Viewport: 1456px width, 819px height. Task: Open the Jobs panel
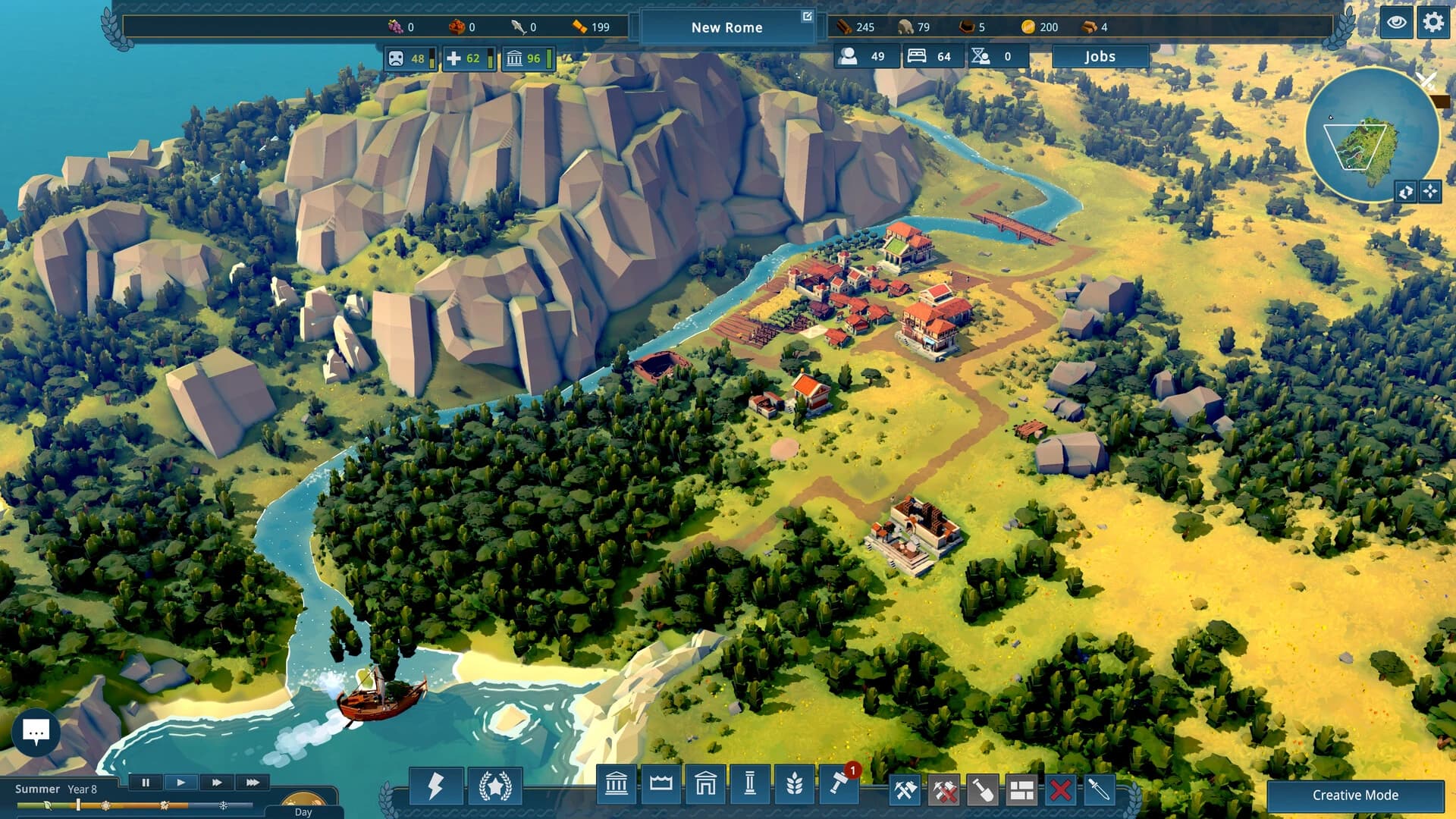point(1101,56)
